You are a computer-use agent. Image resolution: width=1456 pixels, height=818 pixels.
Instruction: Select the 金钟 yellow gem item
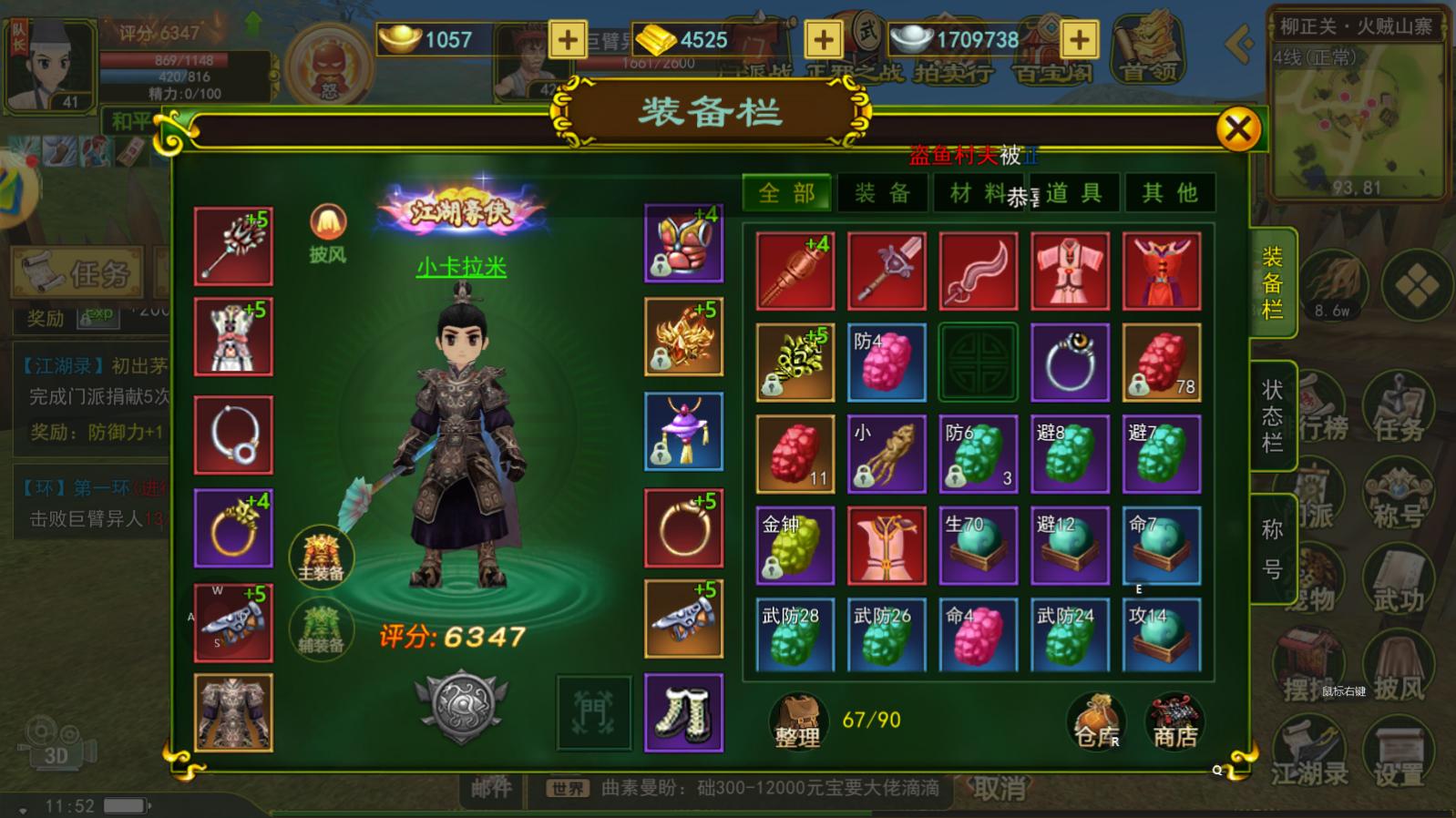click(795, 545)
